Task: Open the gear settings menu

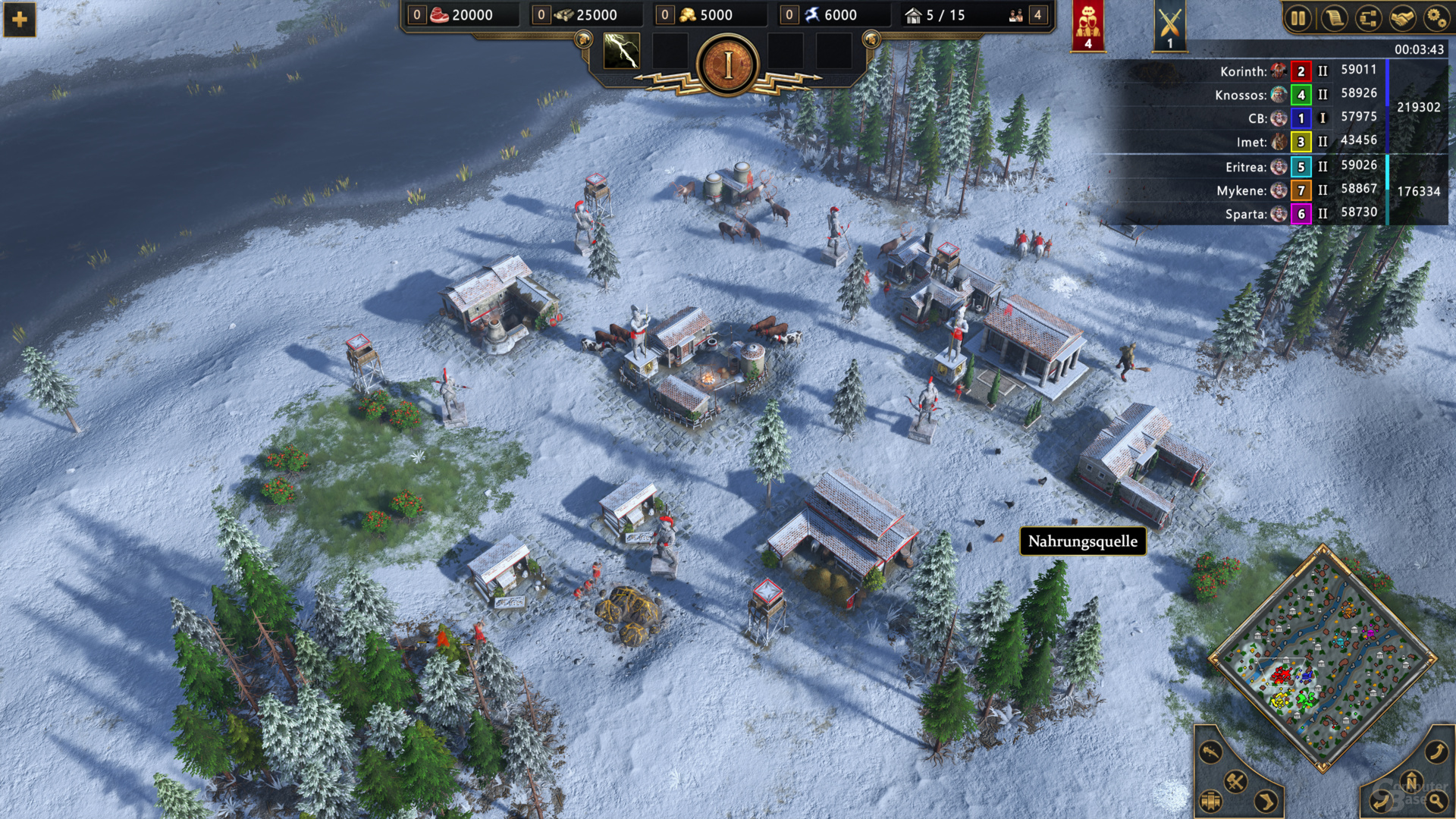Action: pyautogui.click(x=1436, y=18)
